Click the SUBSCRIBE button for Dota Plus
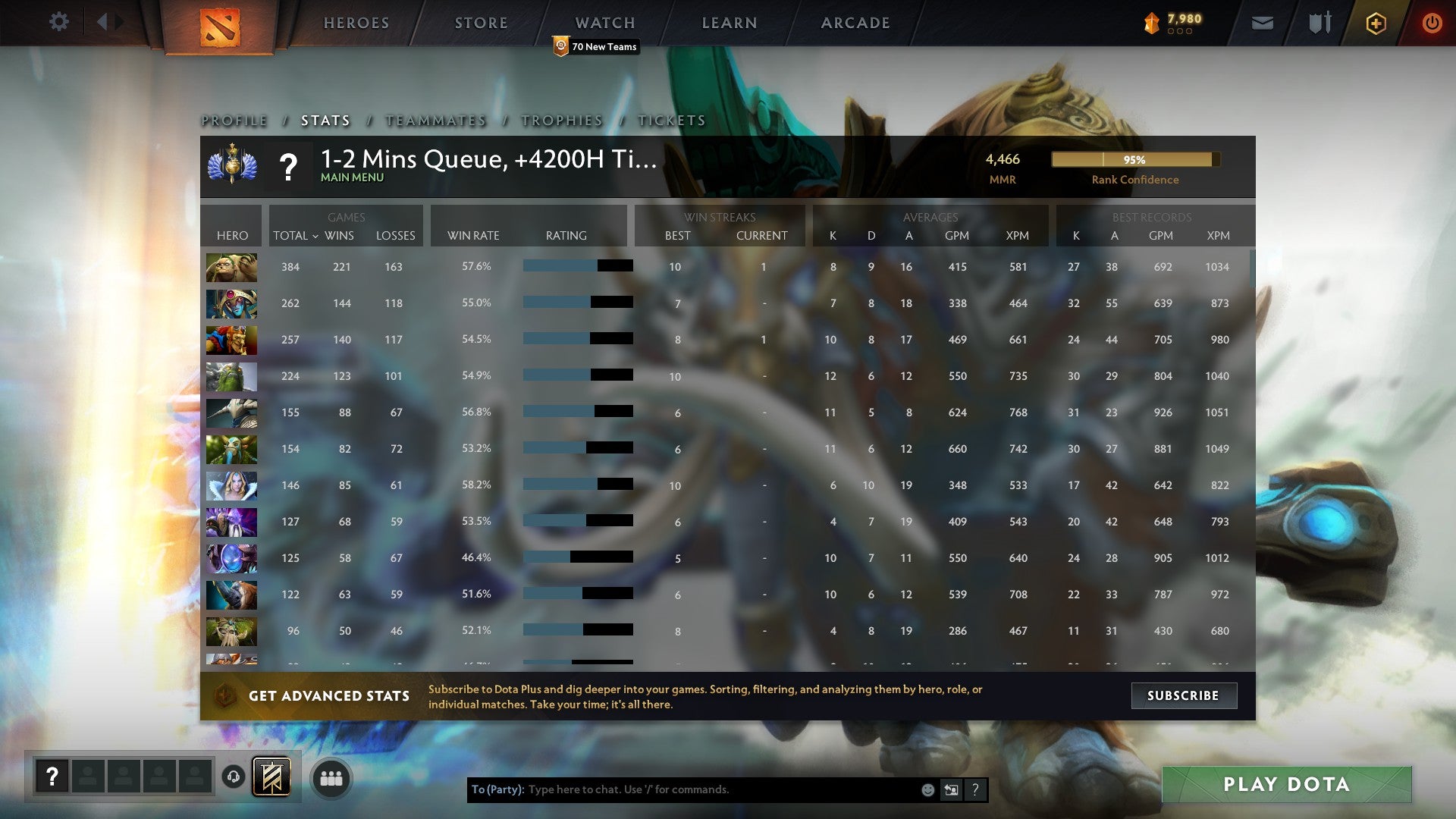1456x819 pixels. pos(1183,695)
